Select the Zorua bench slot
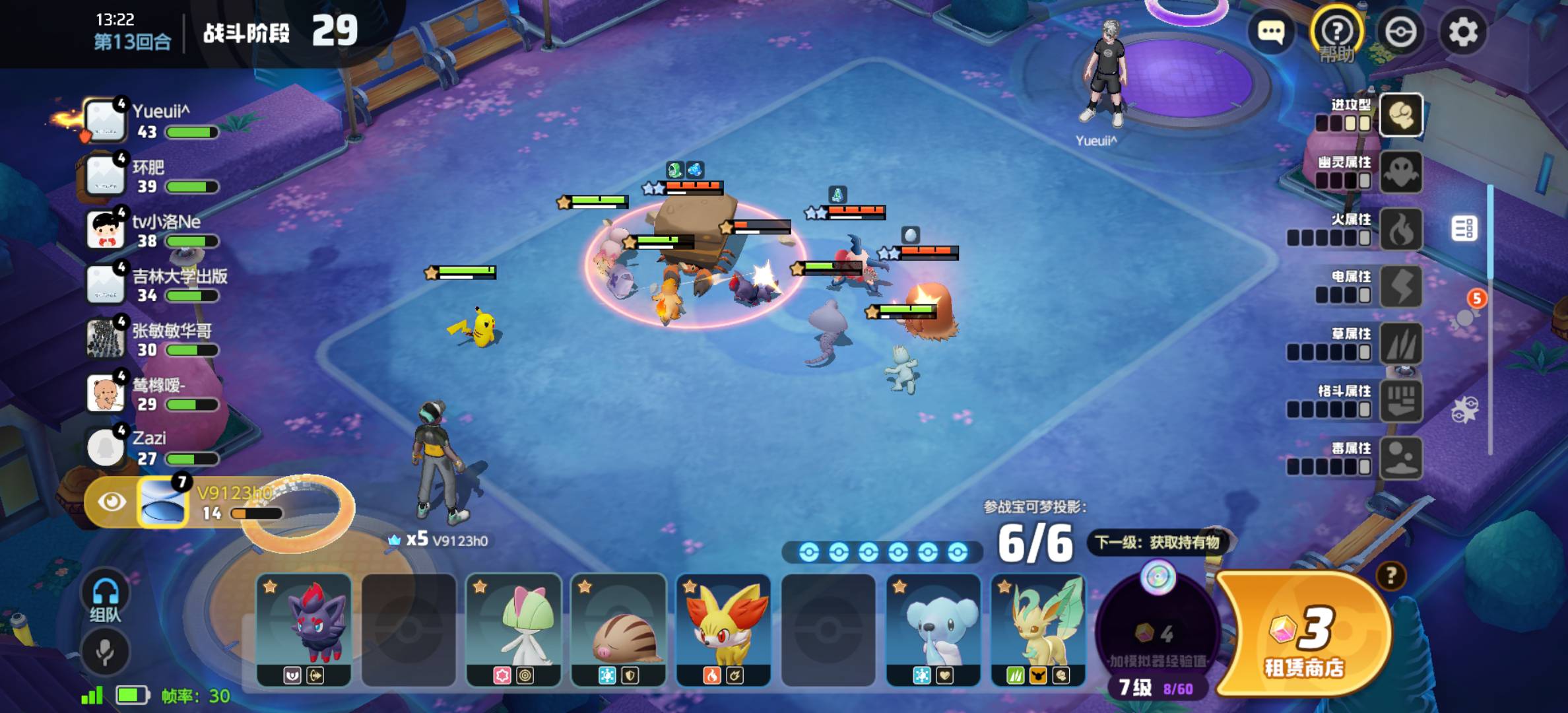This screenshot has width=1568, height=713. point(304,629)
